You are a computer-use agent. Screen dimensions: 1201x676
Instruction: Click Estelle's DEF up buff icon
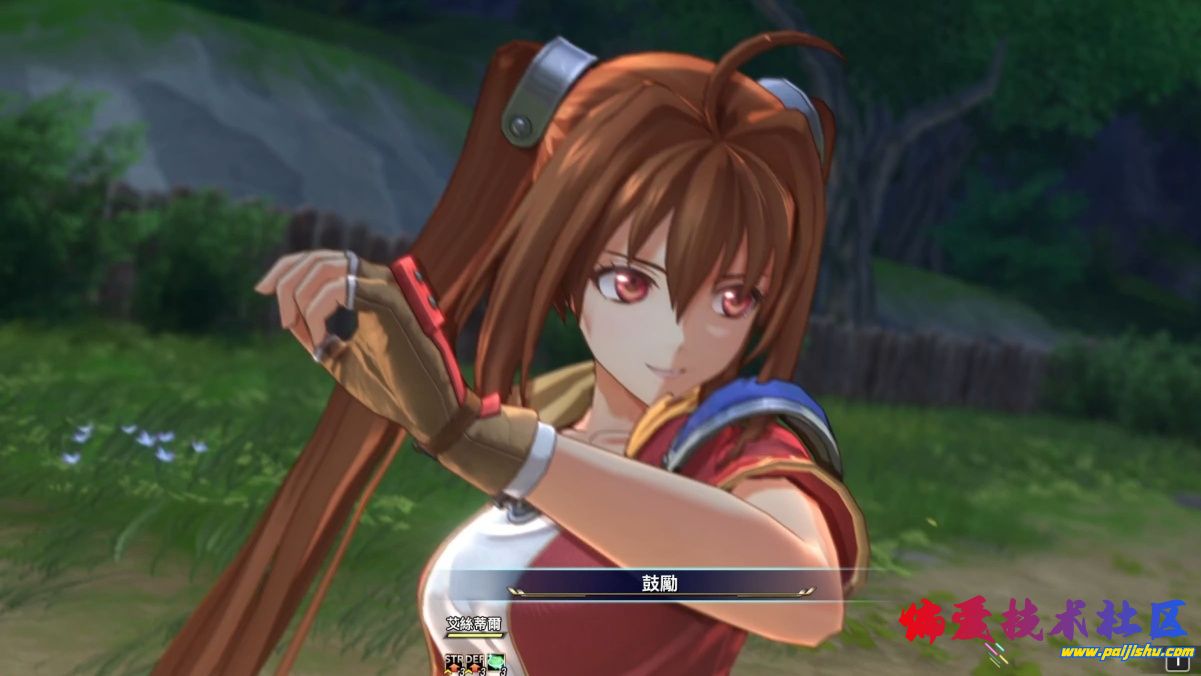(x=474, y=661)
